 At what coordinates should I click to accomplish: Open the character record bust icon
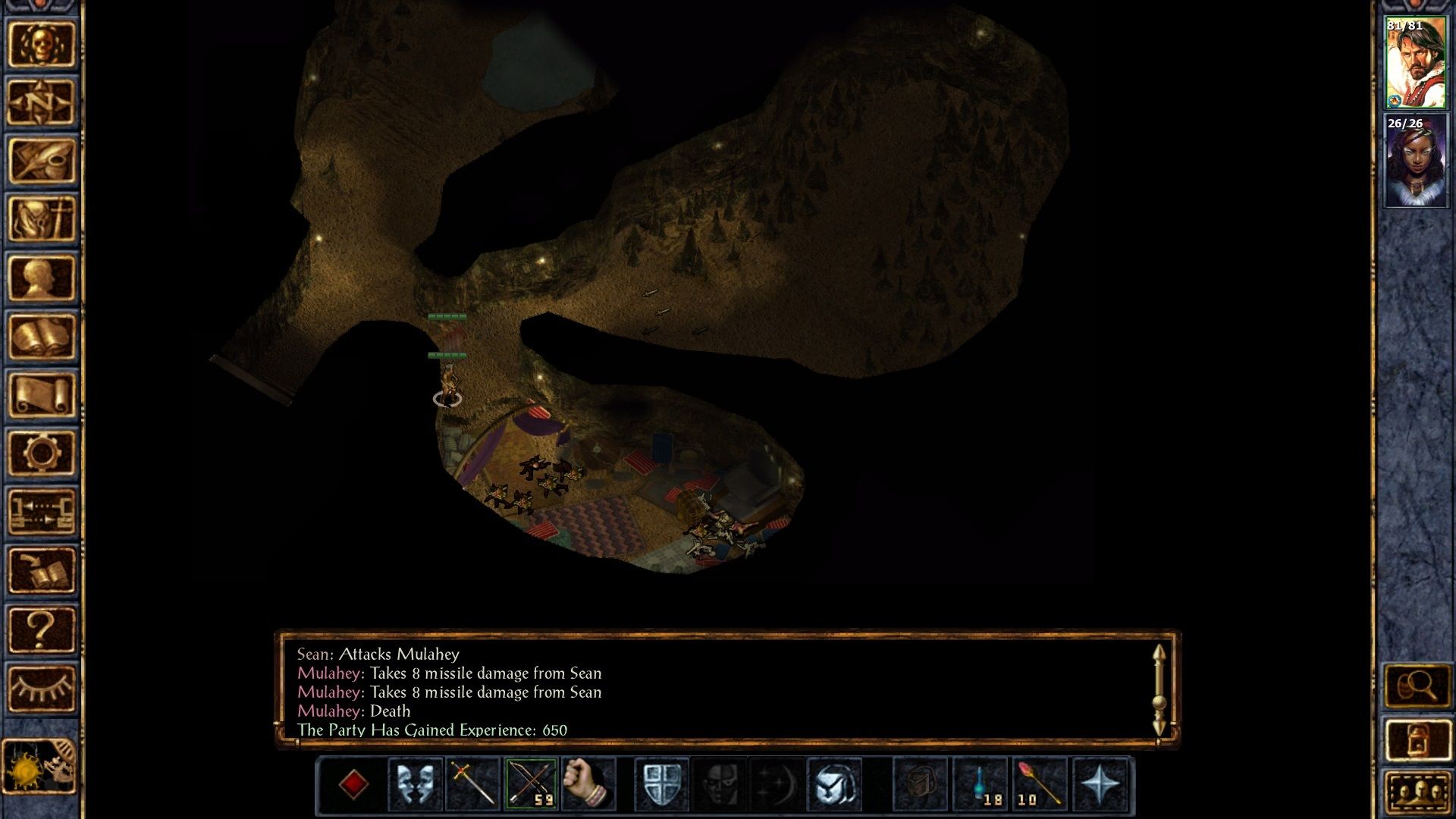pos(41,278)
